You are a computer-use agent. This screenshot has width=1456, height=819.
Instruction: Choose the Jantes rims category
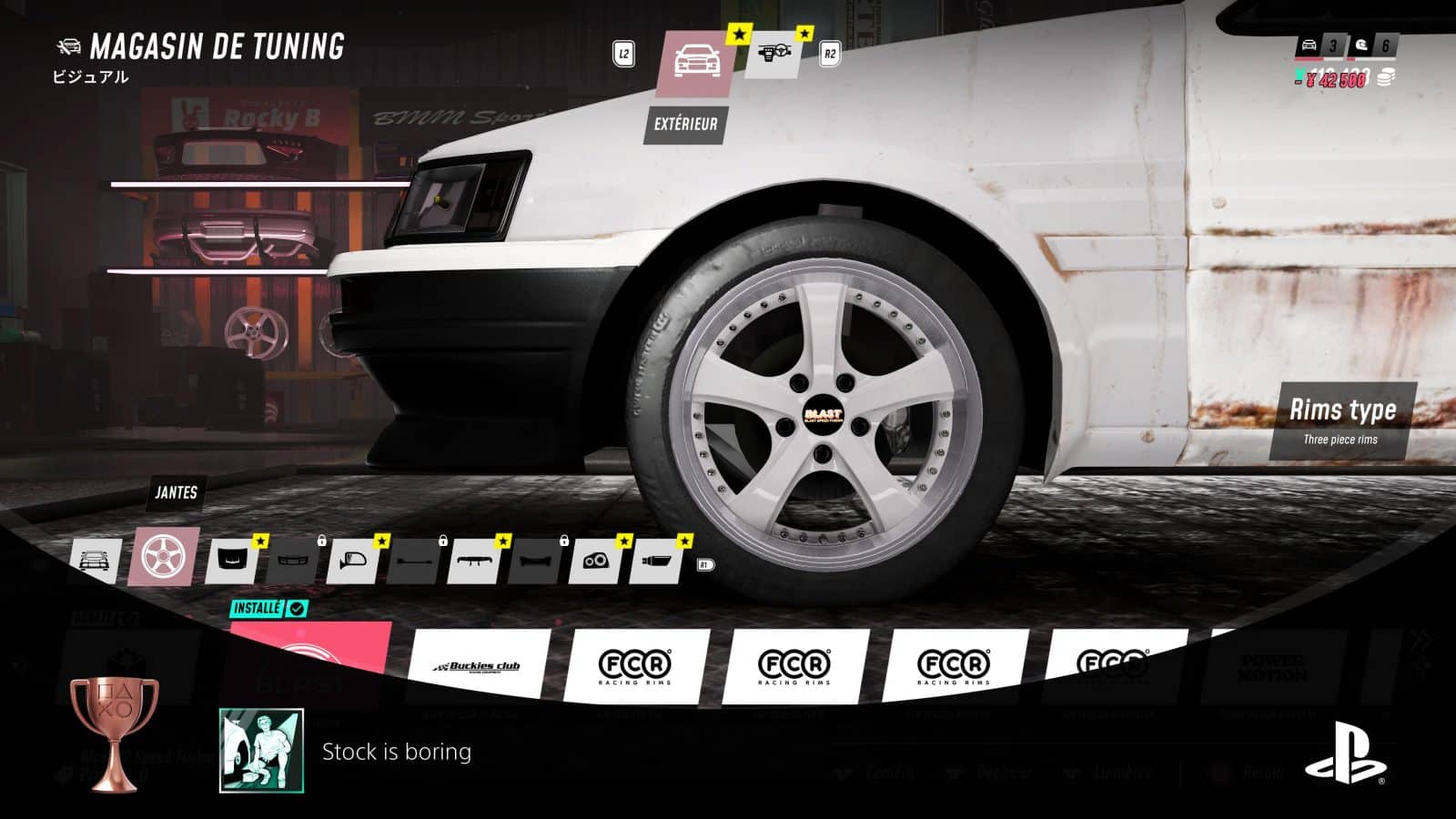click(x=164, y=556)
